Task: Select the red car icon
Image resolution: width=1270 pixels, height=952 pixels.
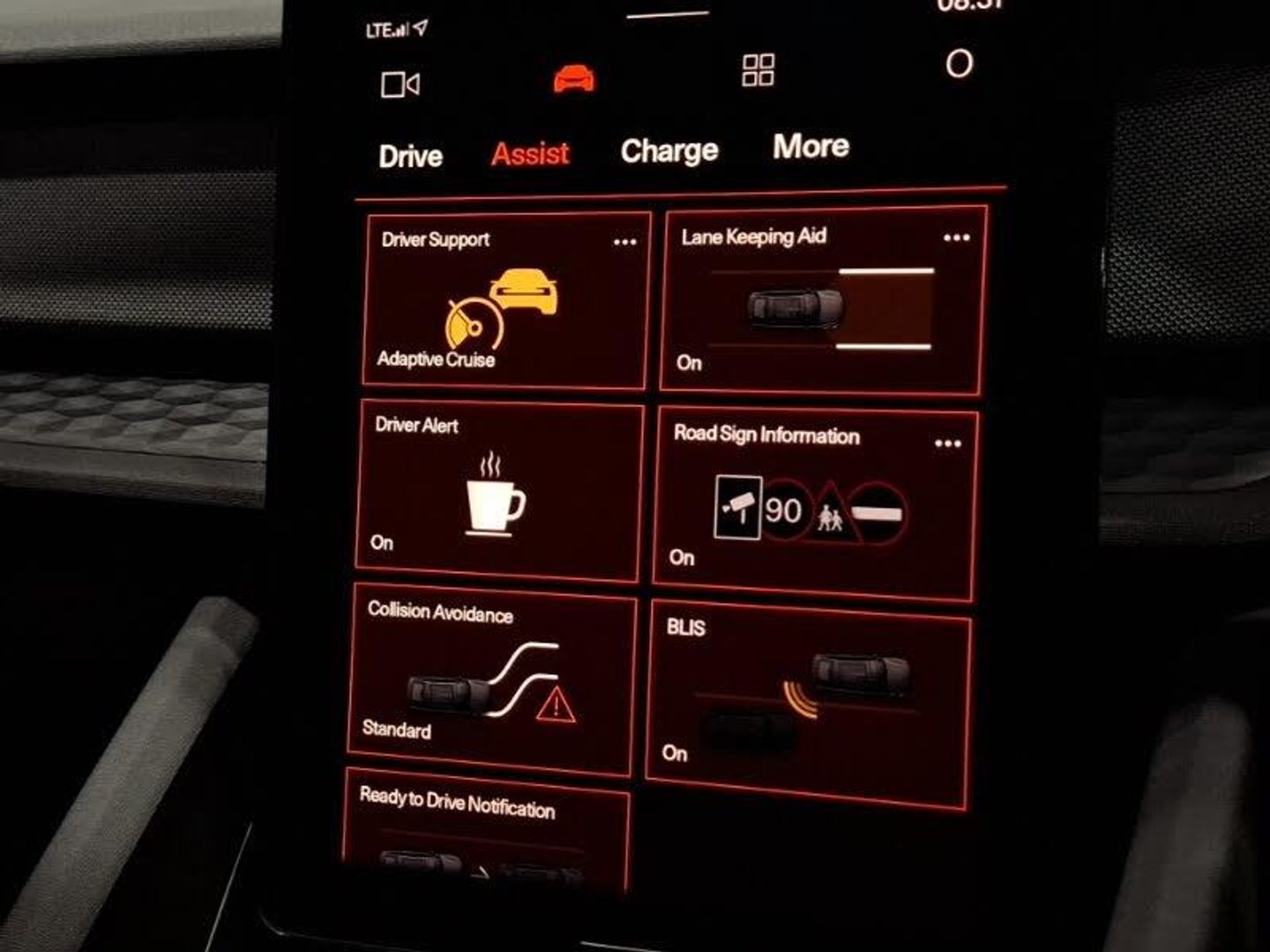Action: 574,78
